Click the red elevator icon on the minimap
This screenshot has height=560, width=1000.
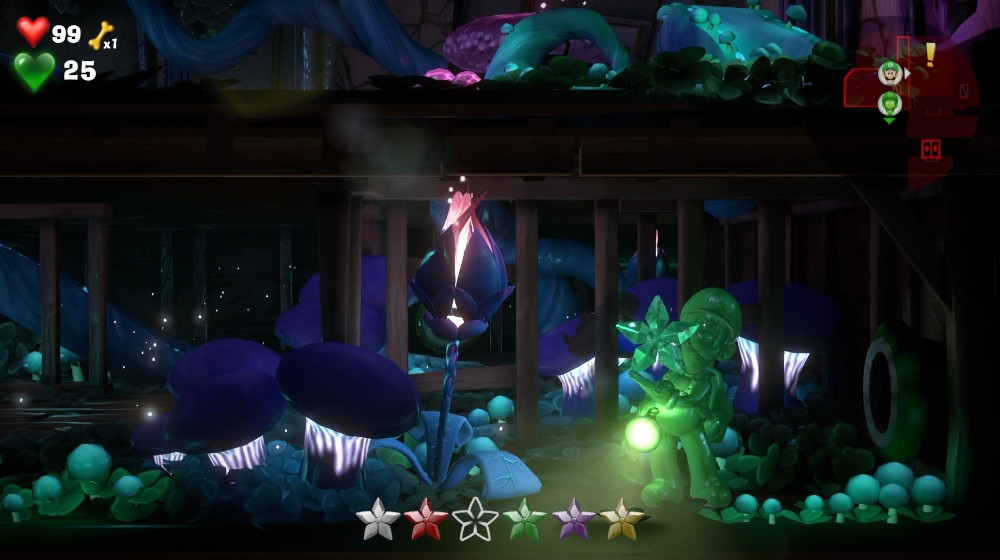pyautogui.click(x=930, y=149)
